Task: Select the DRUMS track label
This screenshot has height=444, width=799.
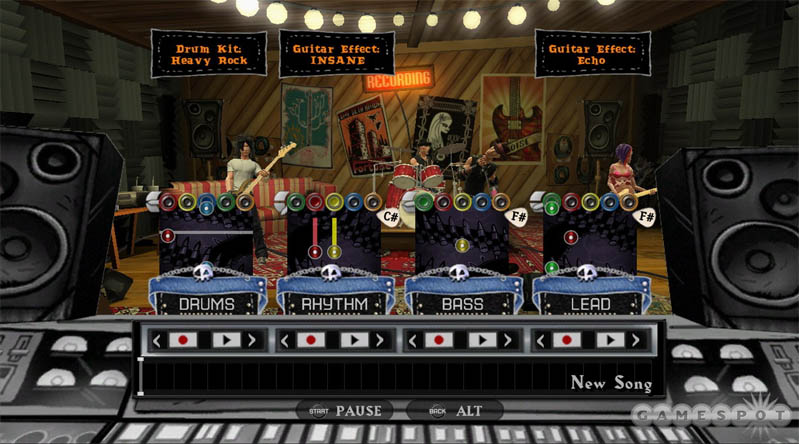Action: click(x=207, y=303)
